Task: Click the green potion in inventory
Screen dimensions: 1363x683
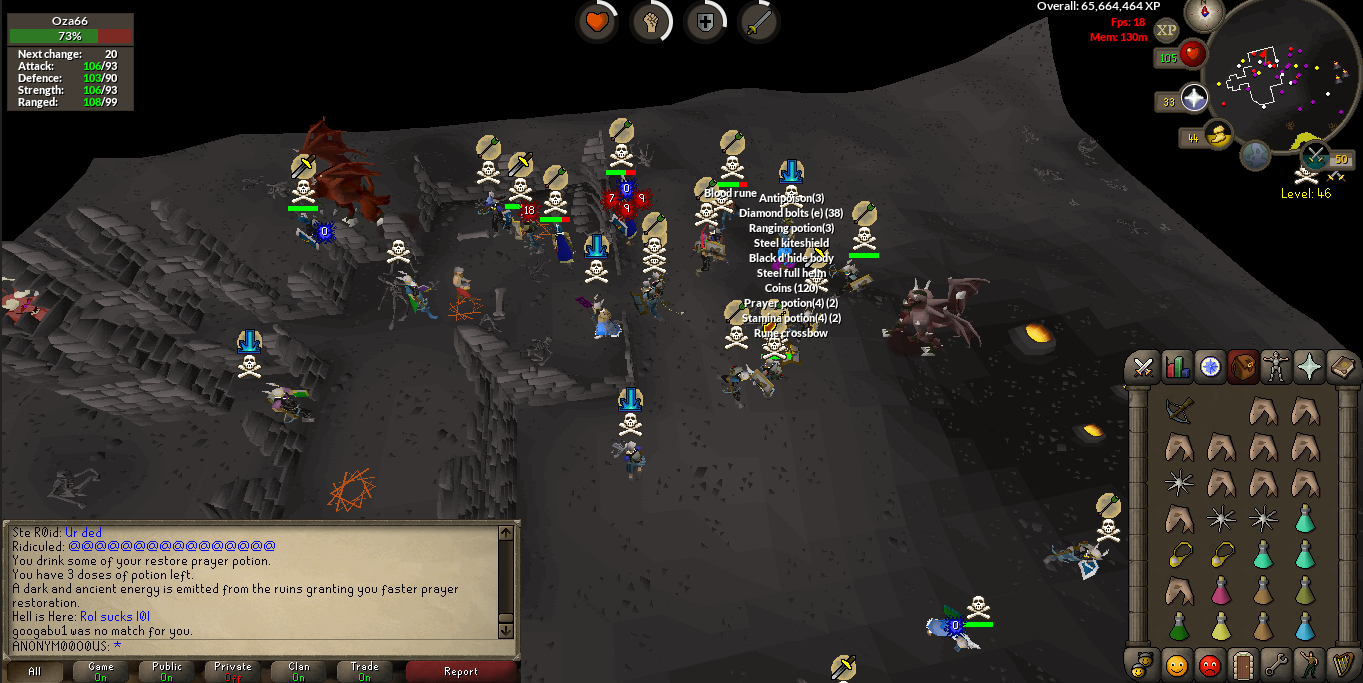Action: (x=1180, y=626)
